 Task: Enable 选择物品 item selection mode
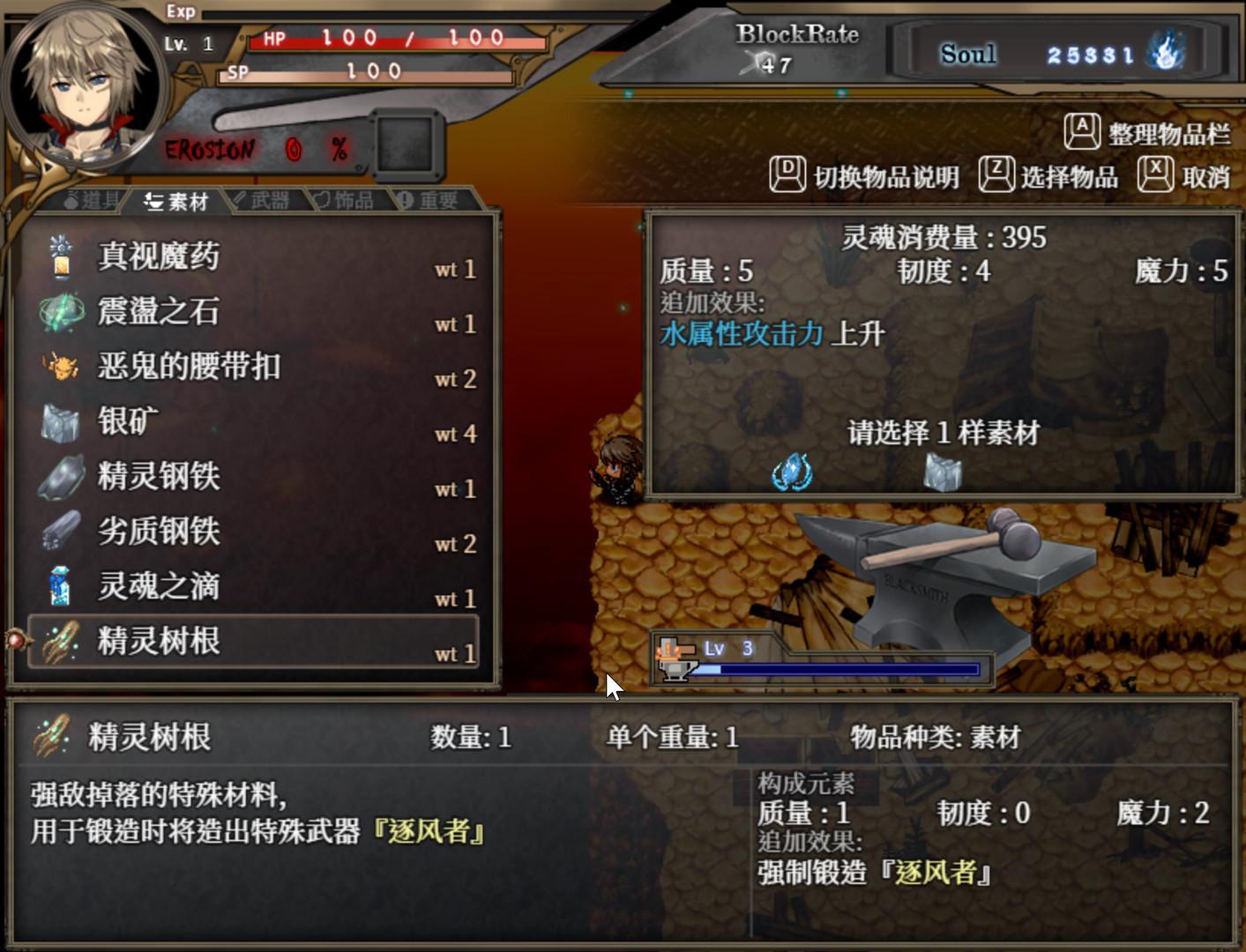(1069, 175)
